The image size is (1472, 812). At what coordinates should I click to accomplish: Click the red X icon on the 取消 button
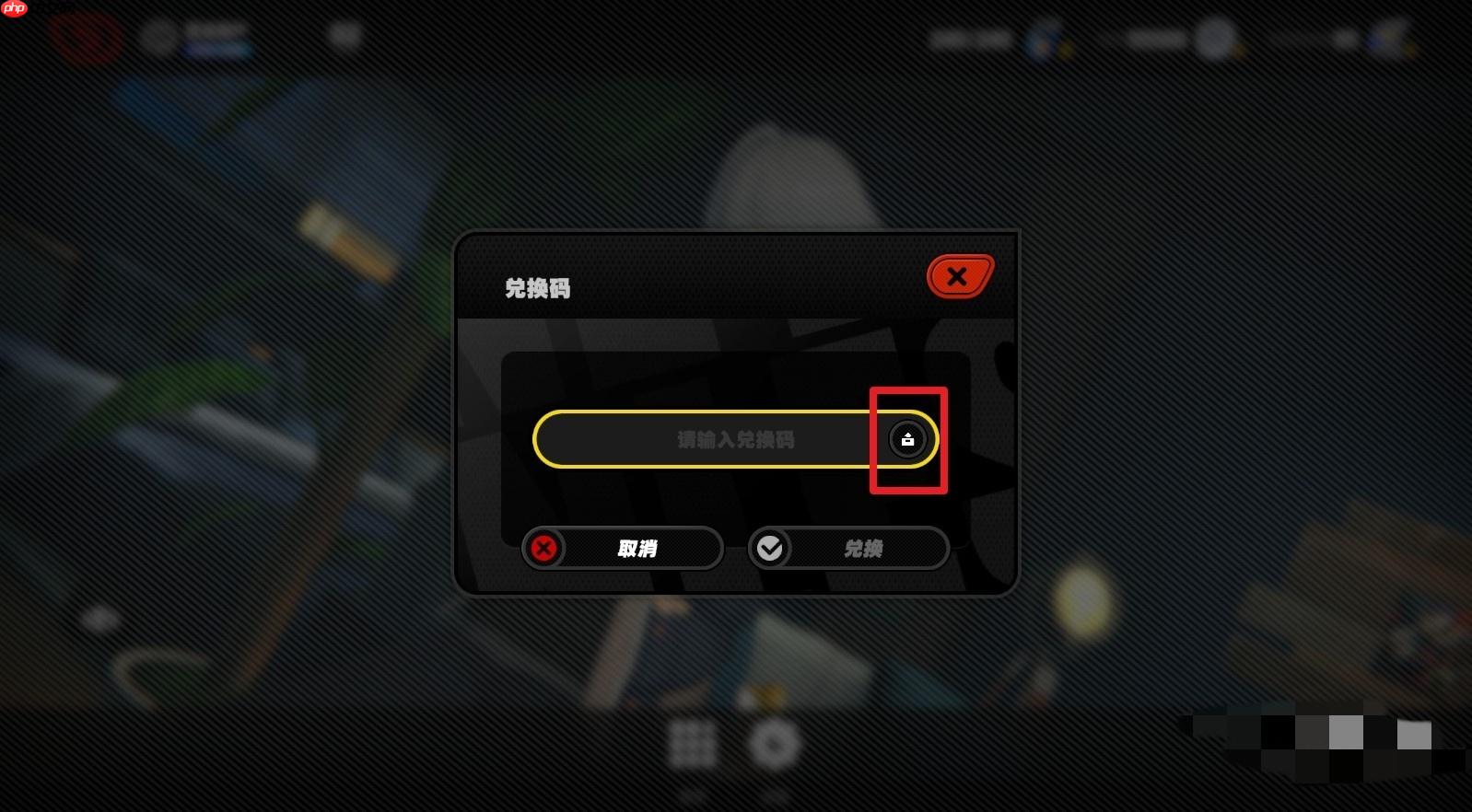[x=544, y=548]
